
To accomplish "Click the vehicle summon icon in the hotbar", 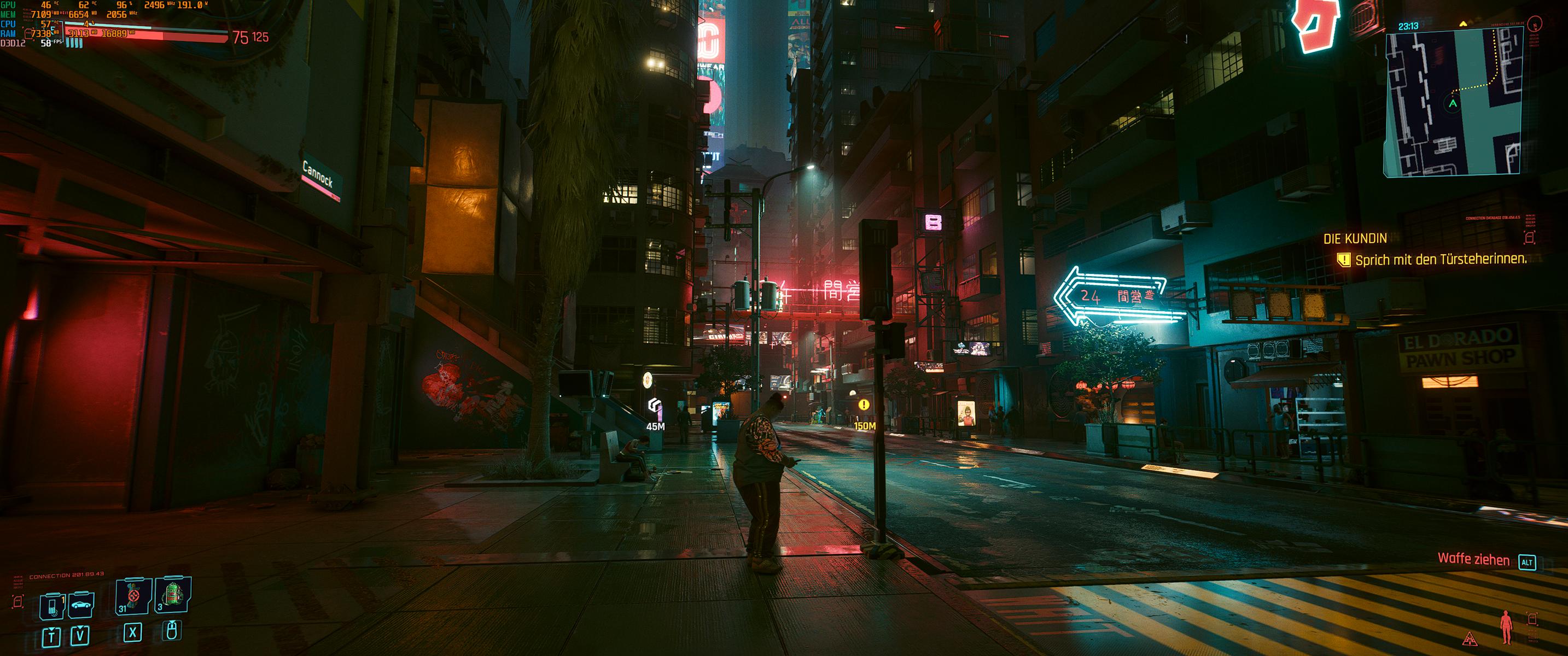I will [x=81, y=606].
